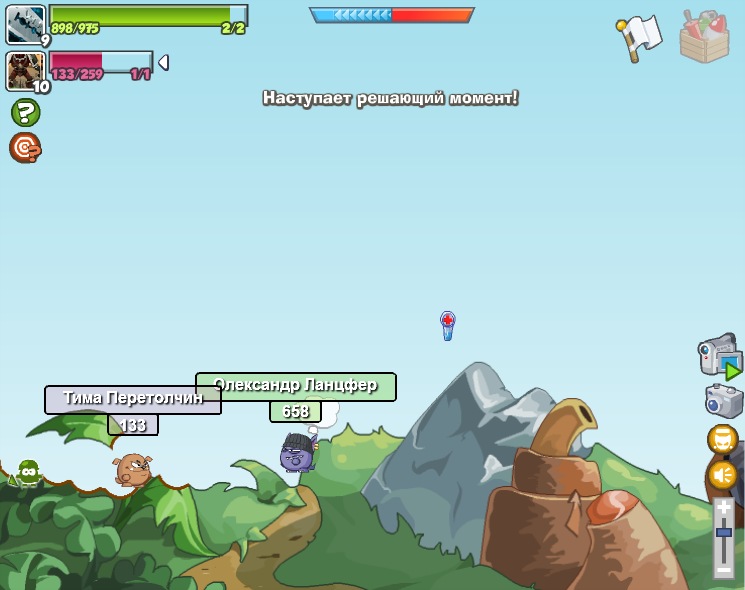Click the zoom slider's plus button
The image size is (745, 590).
[x=723, y=508]
